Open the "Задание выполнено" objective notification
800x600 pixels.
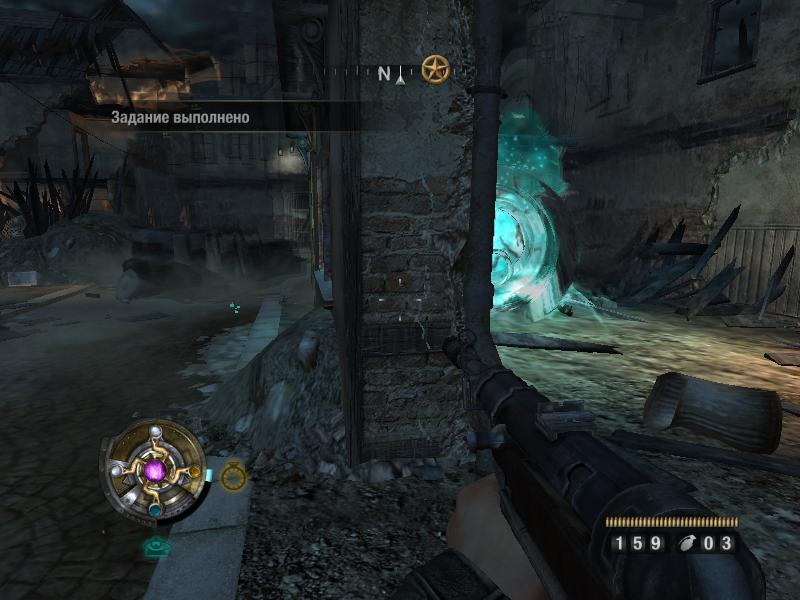tap(180, 117)
